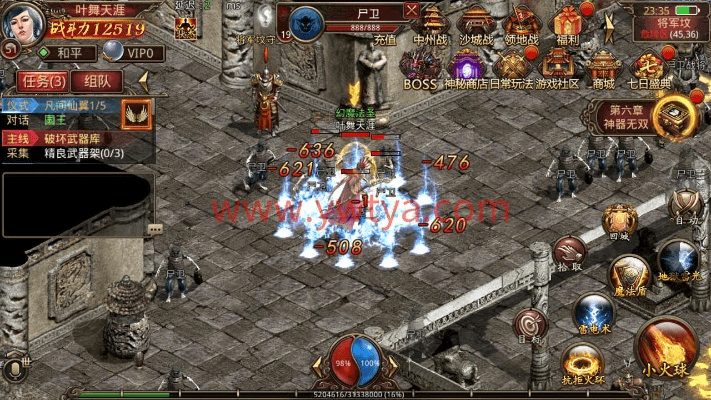The image size is (711, 400).
Task: Toggle 自动 auto-battle button
Action: pos(684,207)
